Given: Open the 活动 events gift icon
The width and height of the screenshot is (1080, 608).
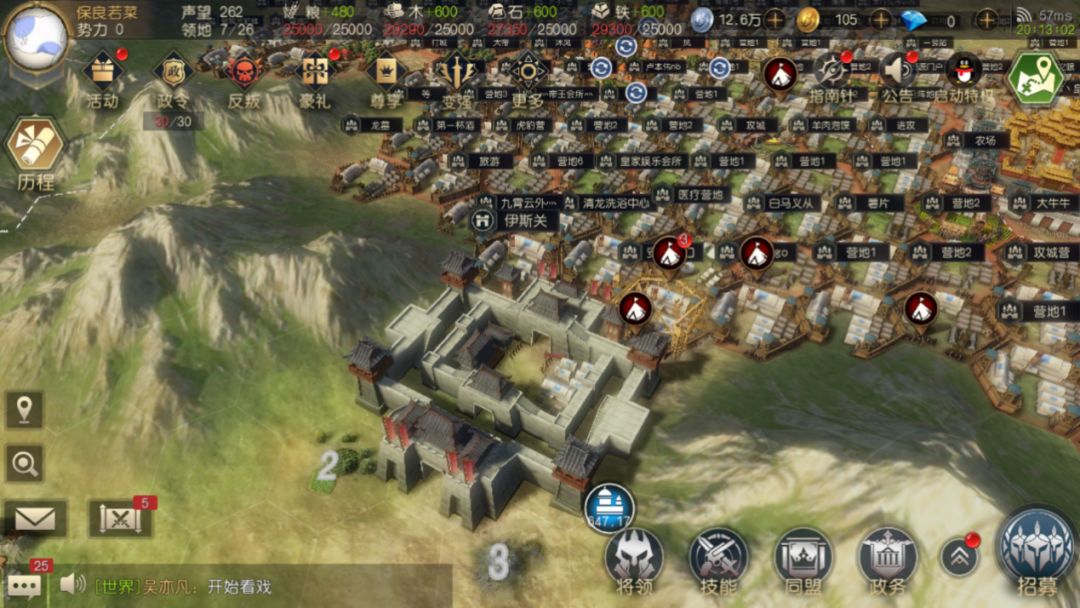Looking at the screenshot, I should pos(102,73).
